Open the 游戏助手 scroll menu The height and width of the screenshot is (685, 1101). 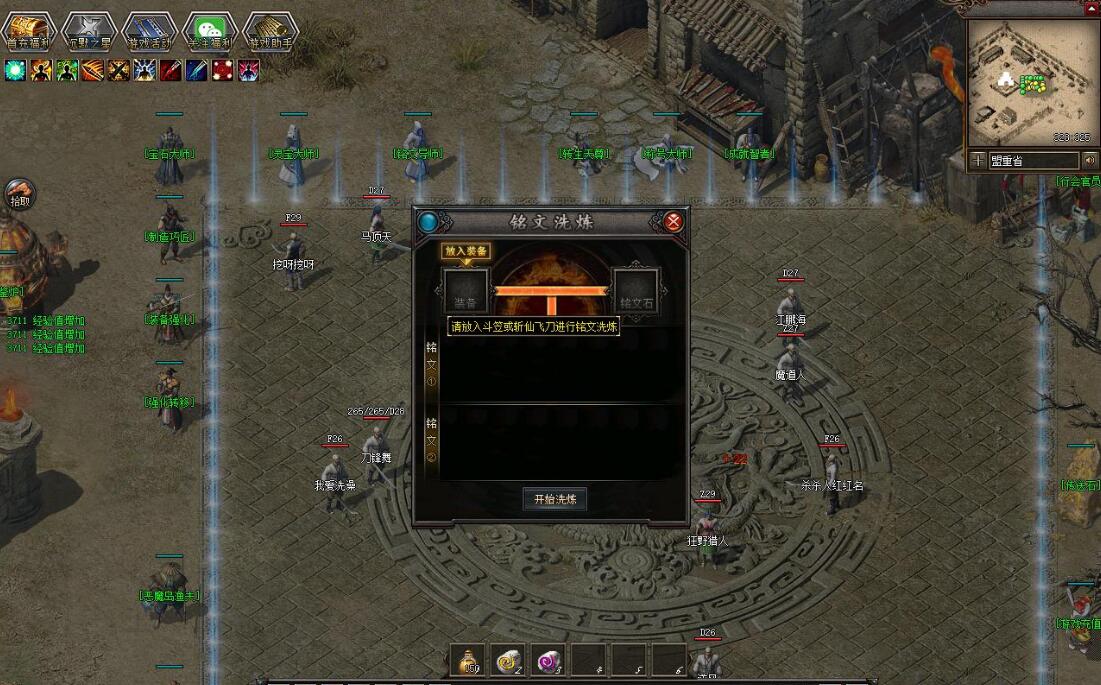(x=271, y=31)
